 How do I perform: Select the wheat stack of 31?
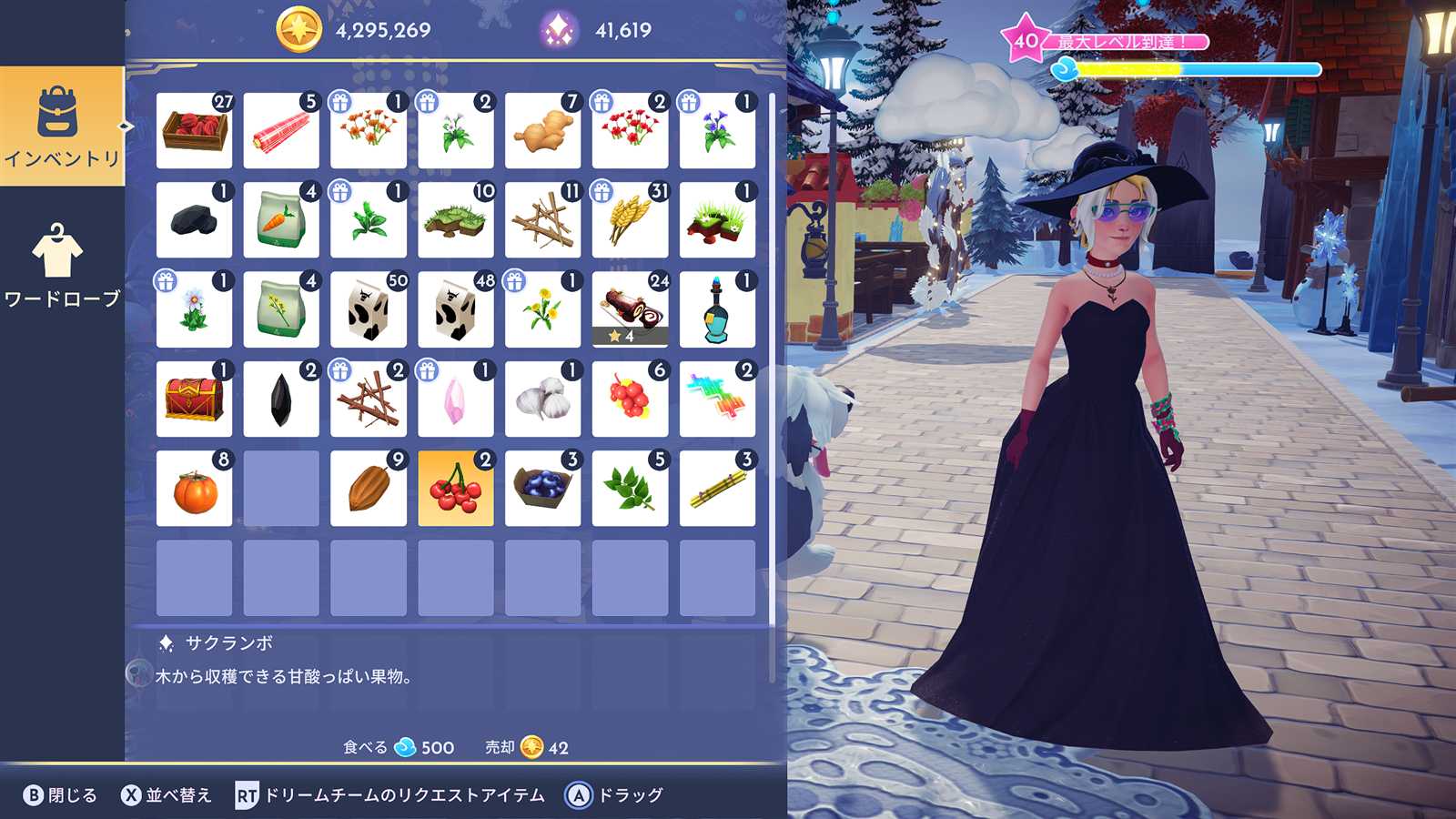pyautogui.click(x=630, y=220)
